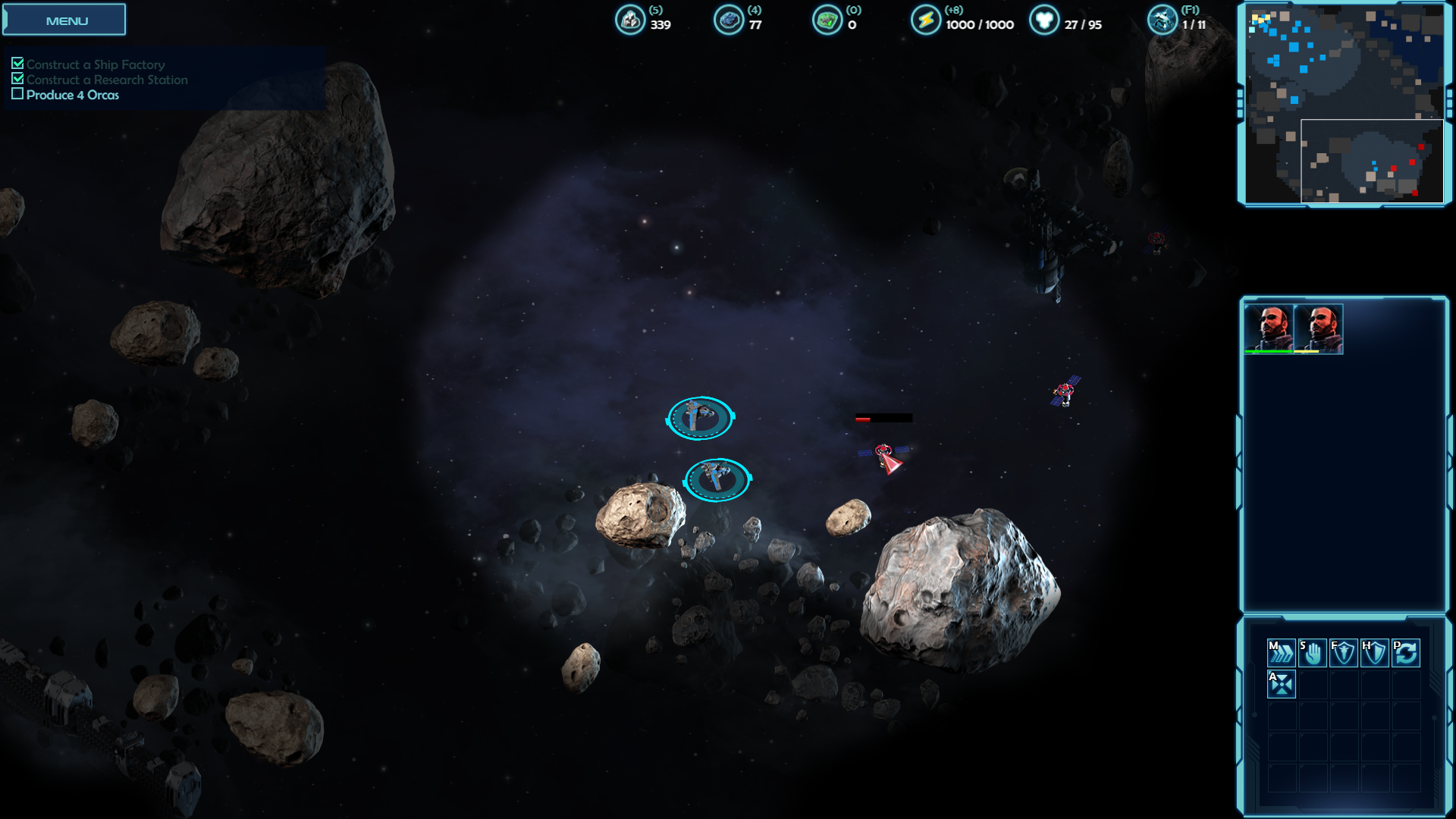The height and width of the screenshot is (819, 1456).
Task: Activate the Patrol command (P) circular arrows
Action: tap(1406, 652)
